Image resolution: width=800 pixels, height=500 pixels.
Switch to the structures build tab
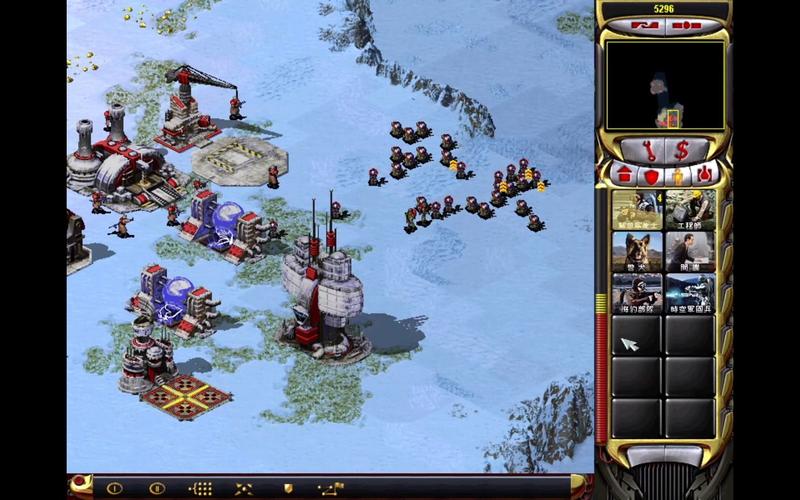(622, 176)
